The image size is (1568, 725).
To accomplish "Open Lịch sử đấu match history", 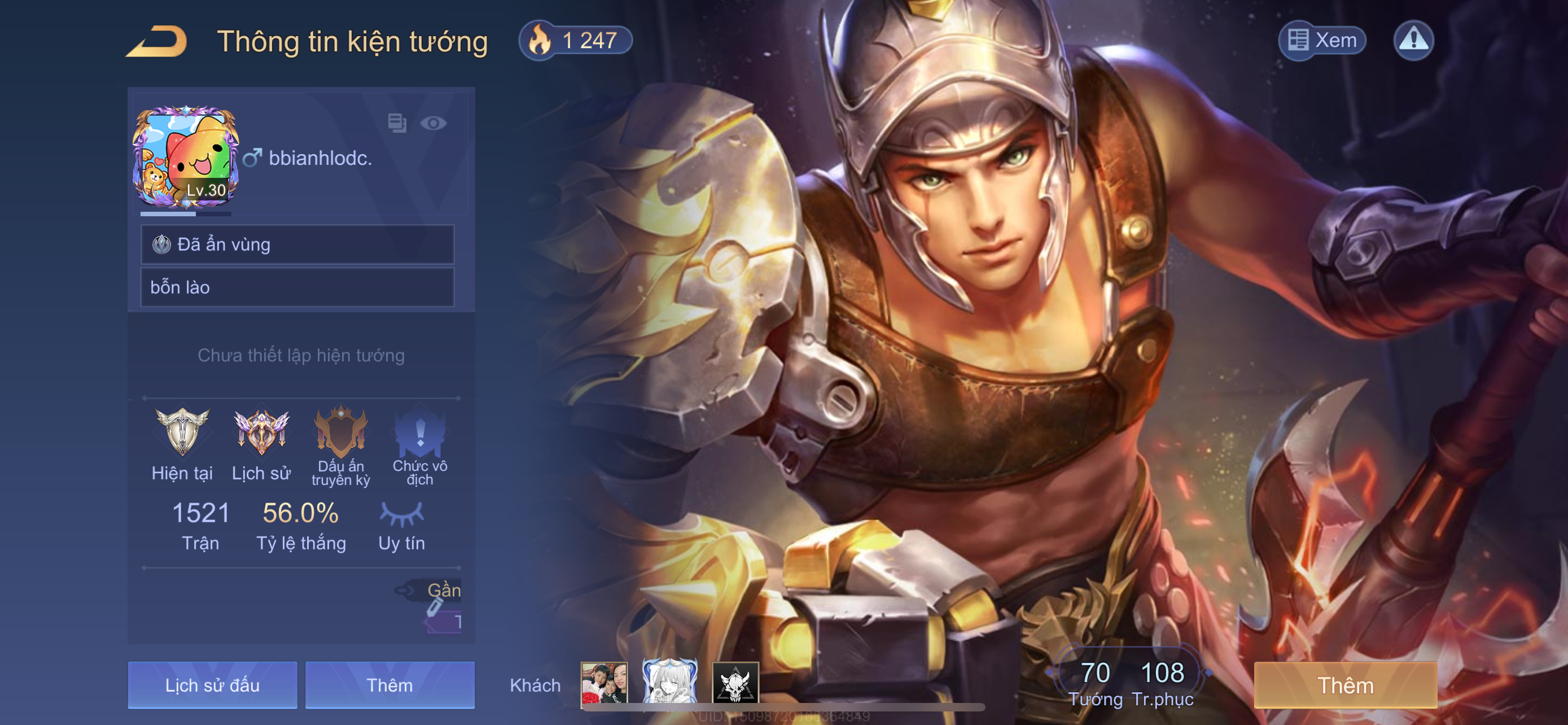I will coord(212,685).
